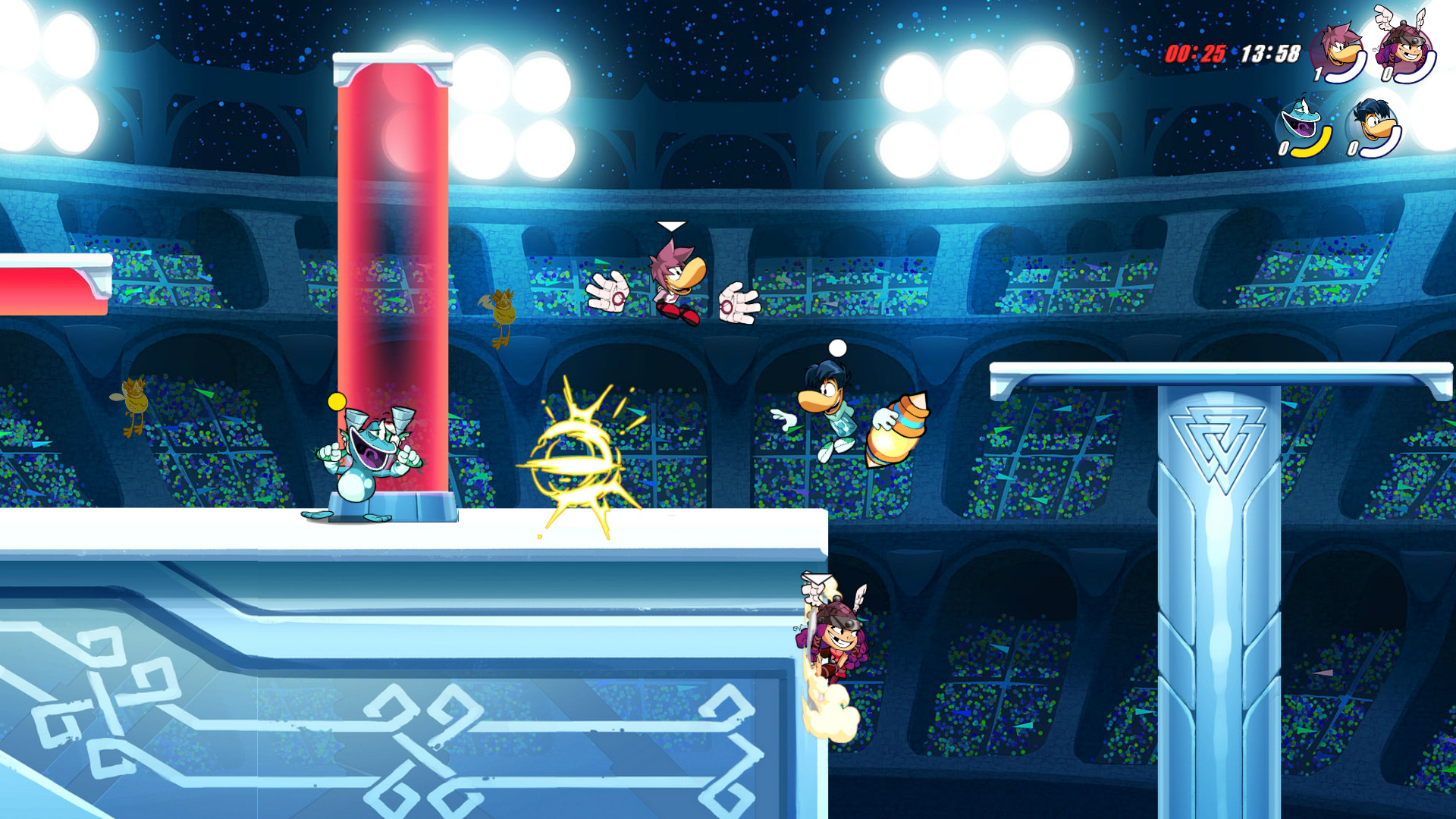The height and width of the screenshot is (819, 1456).
Task: Select Globox's blue face portrait
Action: pos(1300,118)
